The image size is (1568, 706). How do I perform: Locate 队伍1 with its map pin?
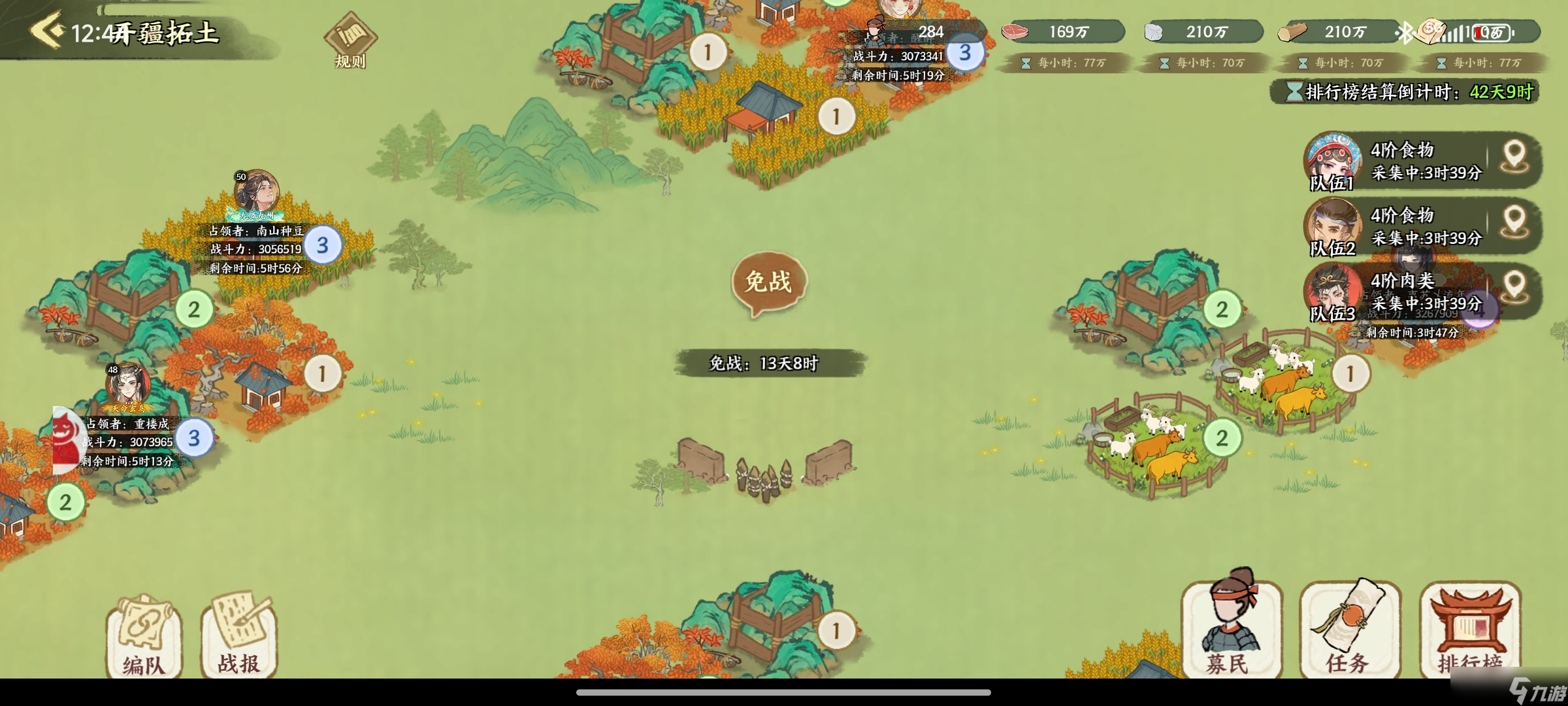click(1514, 158)
